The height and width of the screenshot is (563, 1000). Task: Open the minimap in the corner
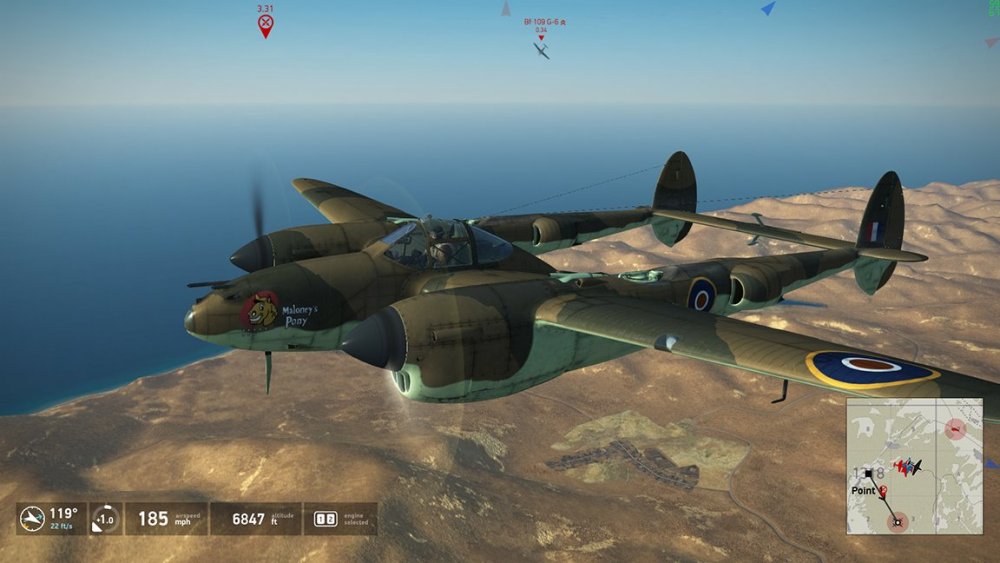click(x=914, y=466)
